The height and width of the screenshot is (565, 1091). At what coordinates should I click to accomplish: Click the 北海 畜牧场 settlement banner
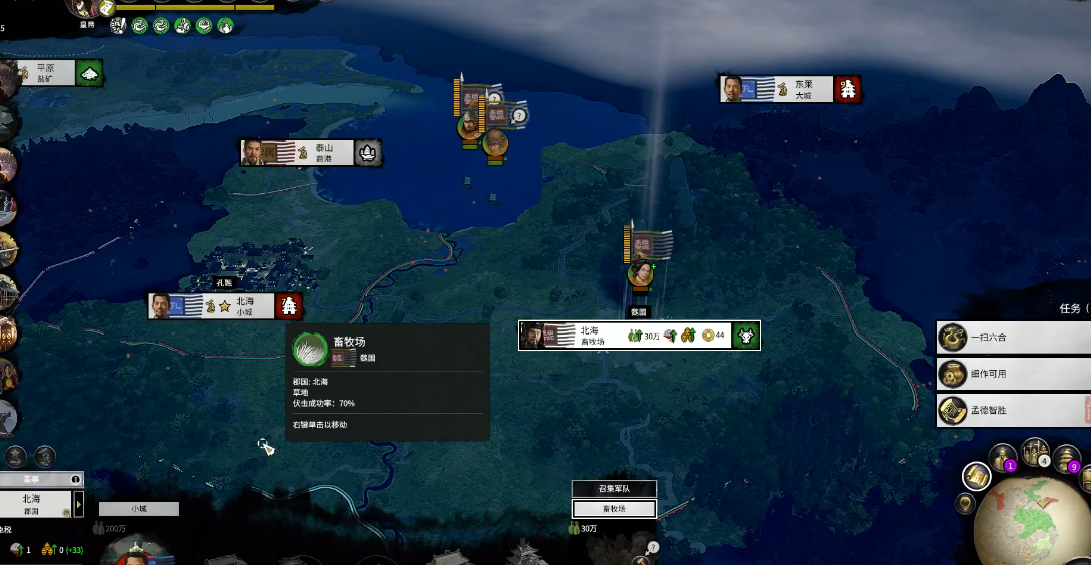click(x=638, y=336)
